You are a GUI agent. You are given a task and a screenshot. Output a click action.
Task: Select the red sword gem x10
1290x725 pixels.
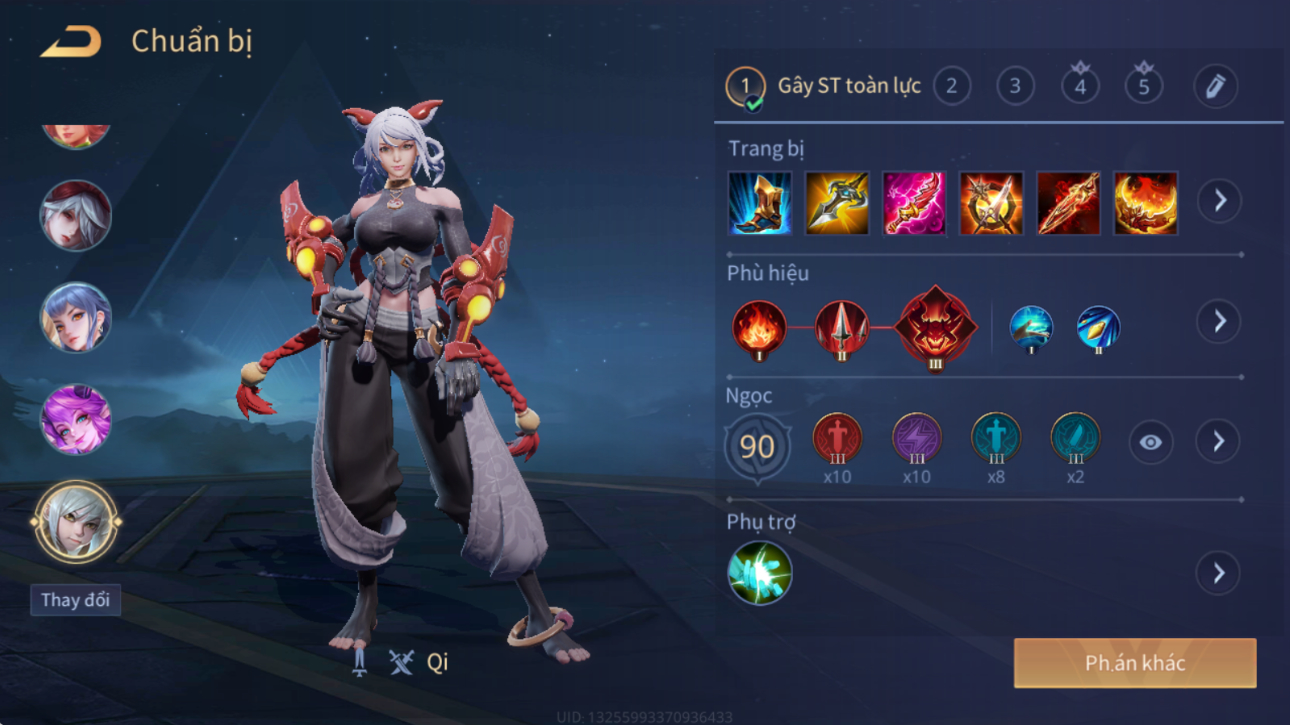[837, 439]
